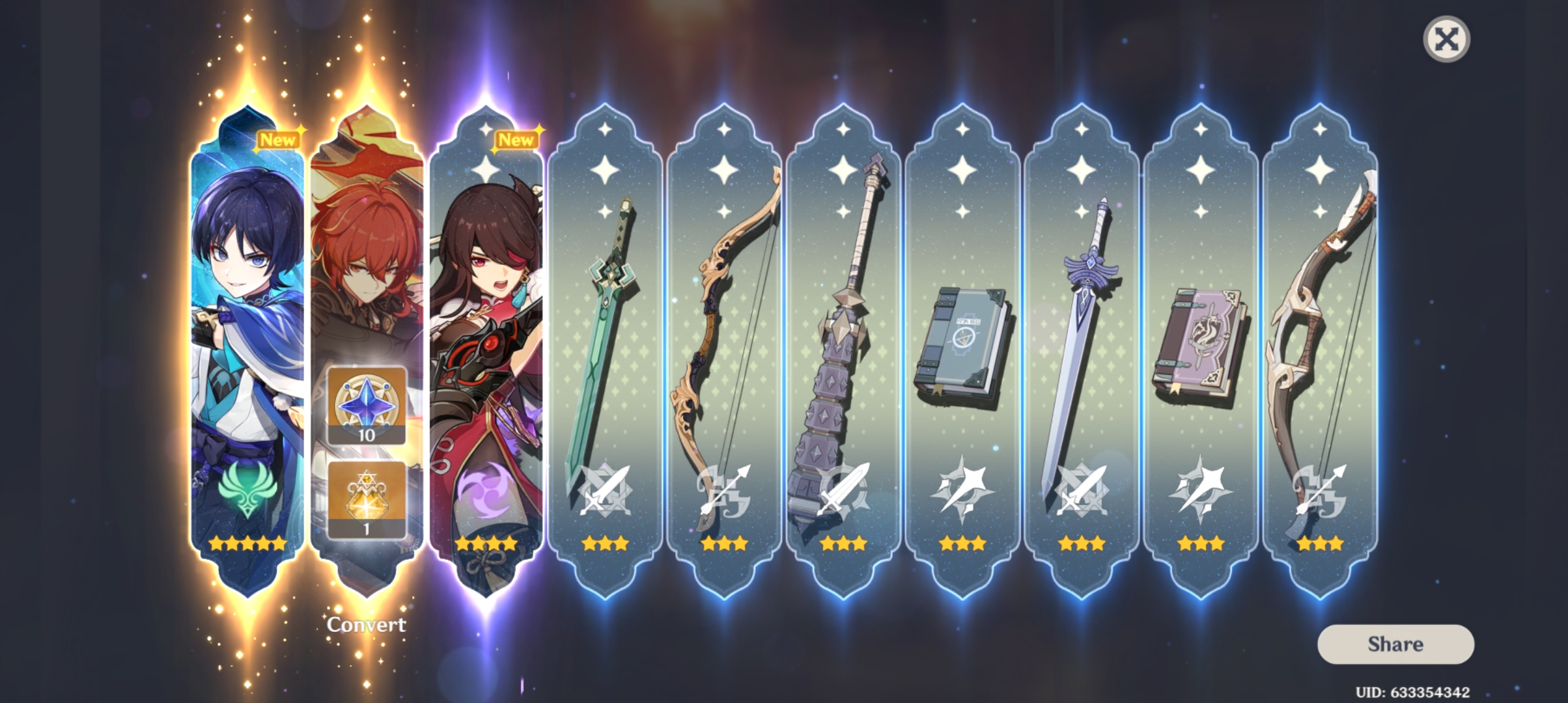Click the New badge on Wanderer's card
1568x703 pixels.
pos(279,139)
